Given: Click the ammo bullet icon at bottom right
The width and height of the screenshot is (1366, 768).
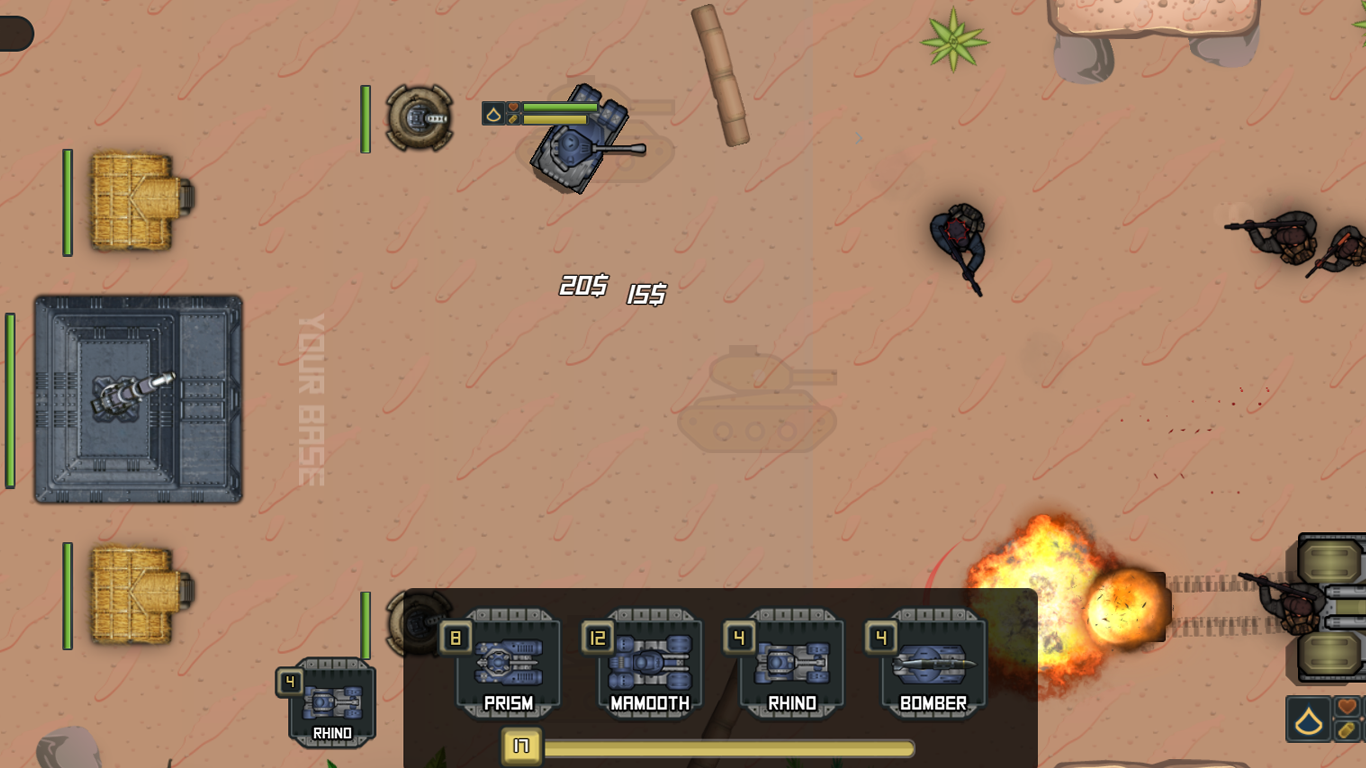Looking at the screenshot, I should [1345, 730].
